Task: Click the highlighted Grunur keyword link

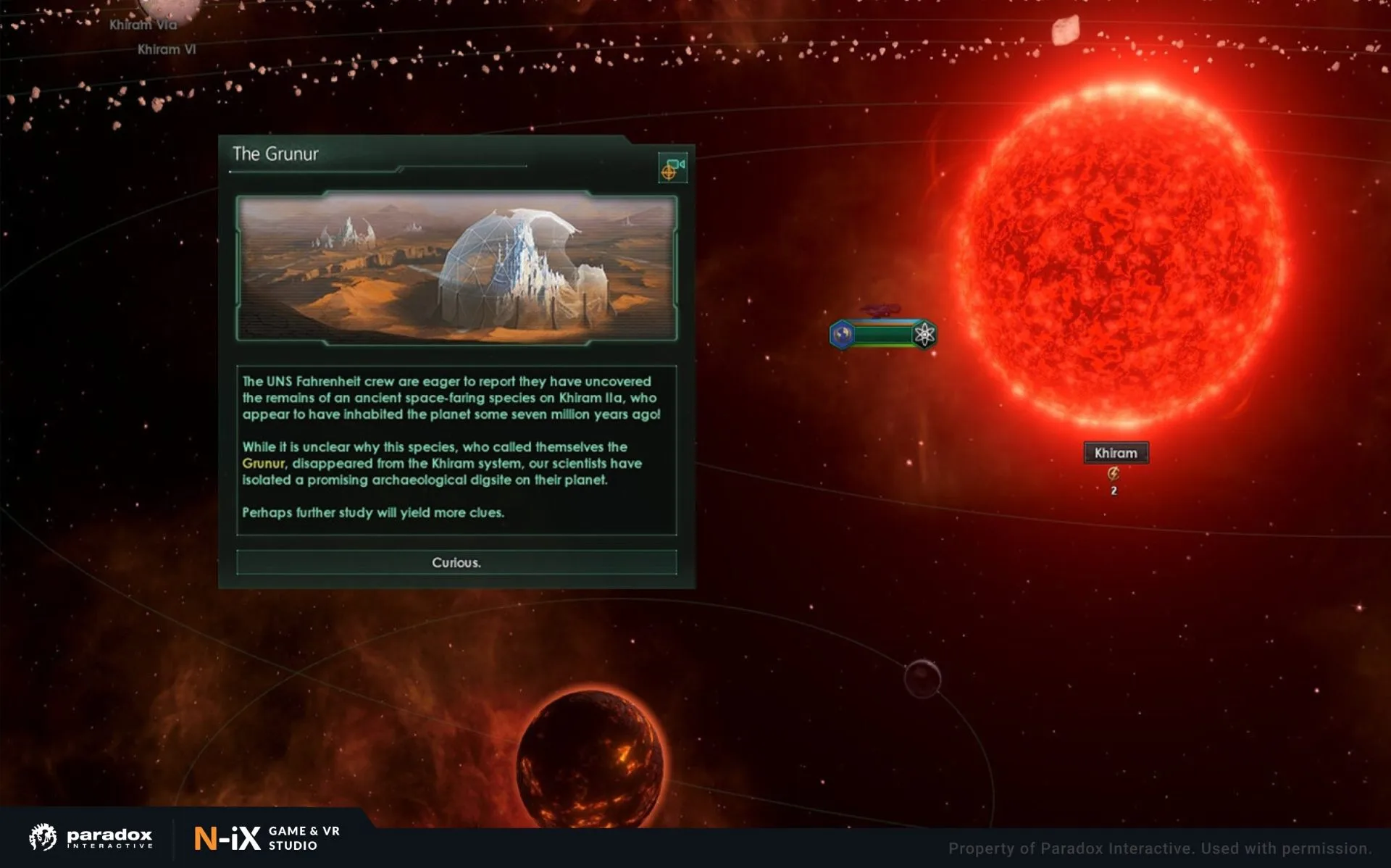Action: coord(263,464)
